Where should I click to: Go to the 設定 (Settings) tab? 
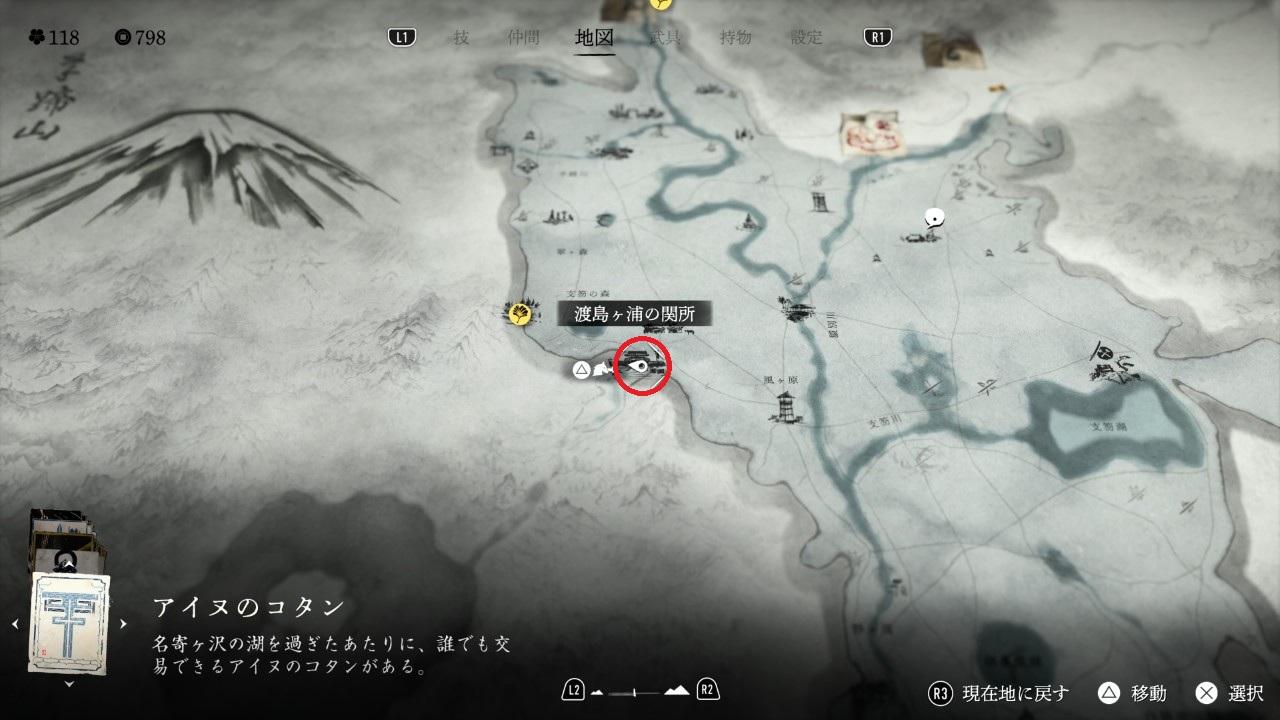click(x=807, y=38)
